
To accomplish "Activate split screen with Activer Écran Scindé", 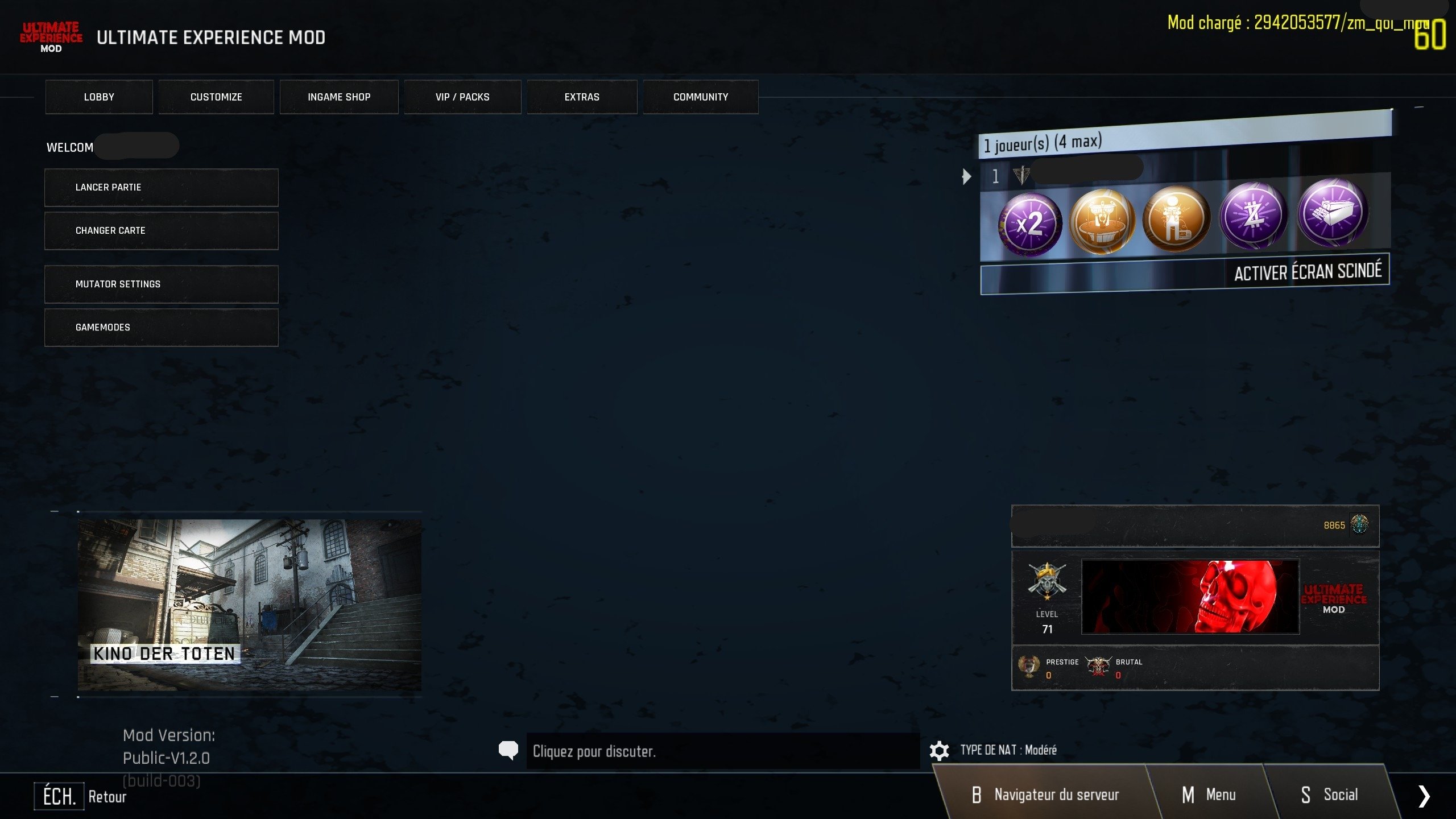I will click(1307, 272).
